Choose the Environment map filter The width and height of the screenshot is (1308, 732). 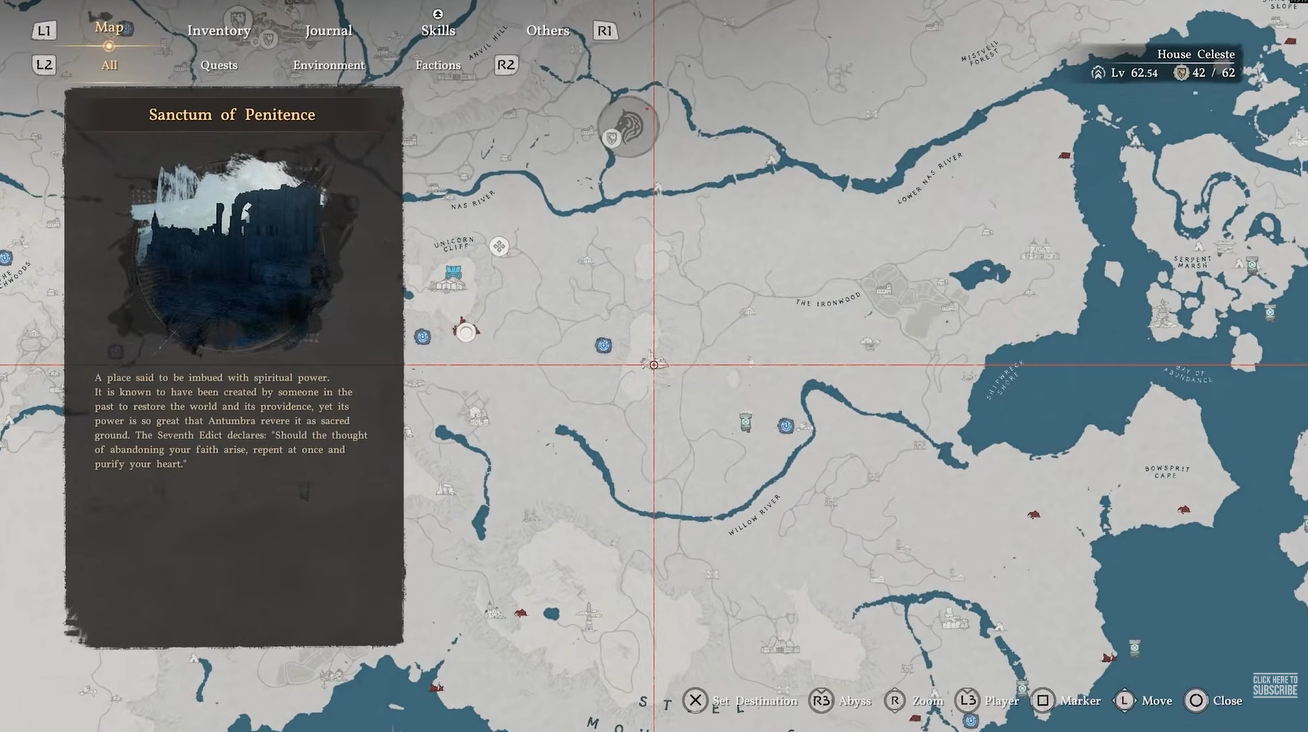(x=329, y=66)
